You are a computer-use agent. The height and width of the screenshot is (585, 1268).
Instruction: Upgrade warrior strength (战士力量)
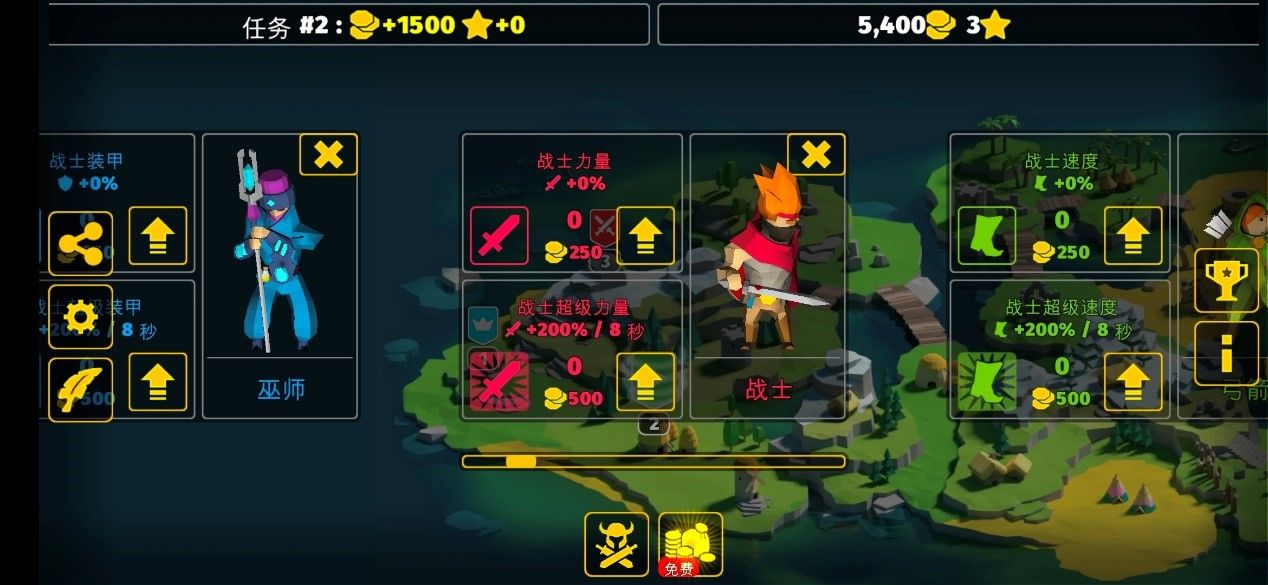645,236
